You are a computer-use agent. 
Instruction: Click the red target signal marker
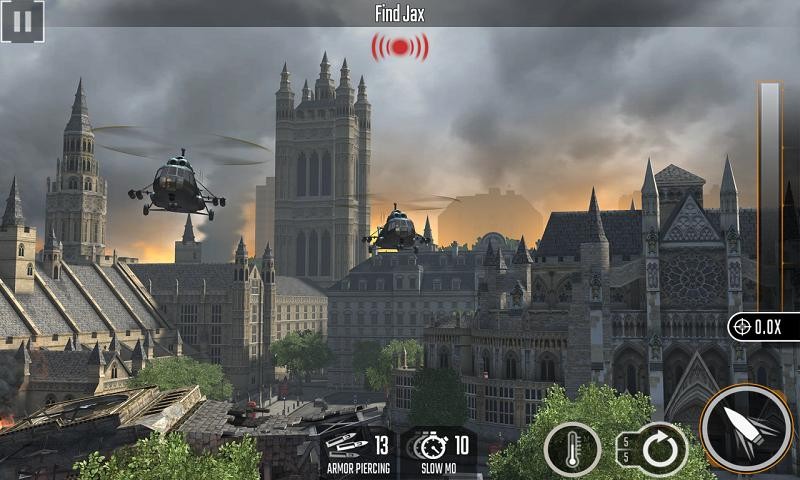[x=400, y=46]
